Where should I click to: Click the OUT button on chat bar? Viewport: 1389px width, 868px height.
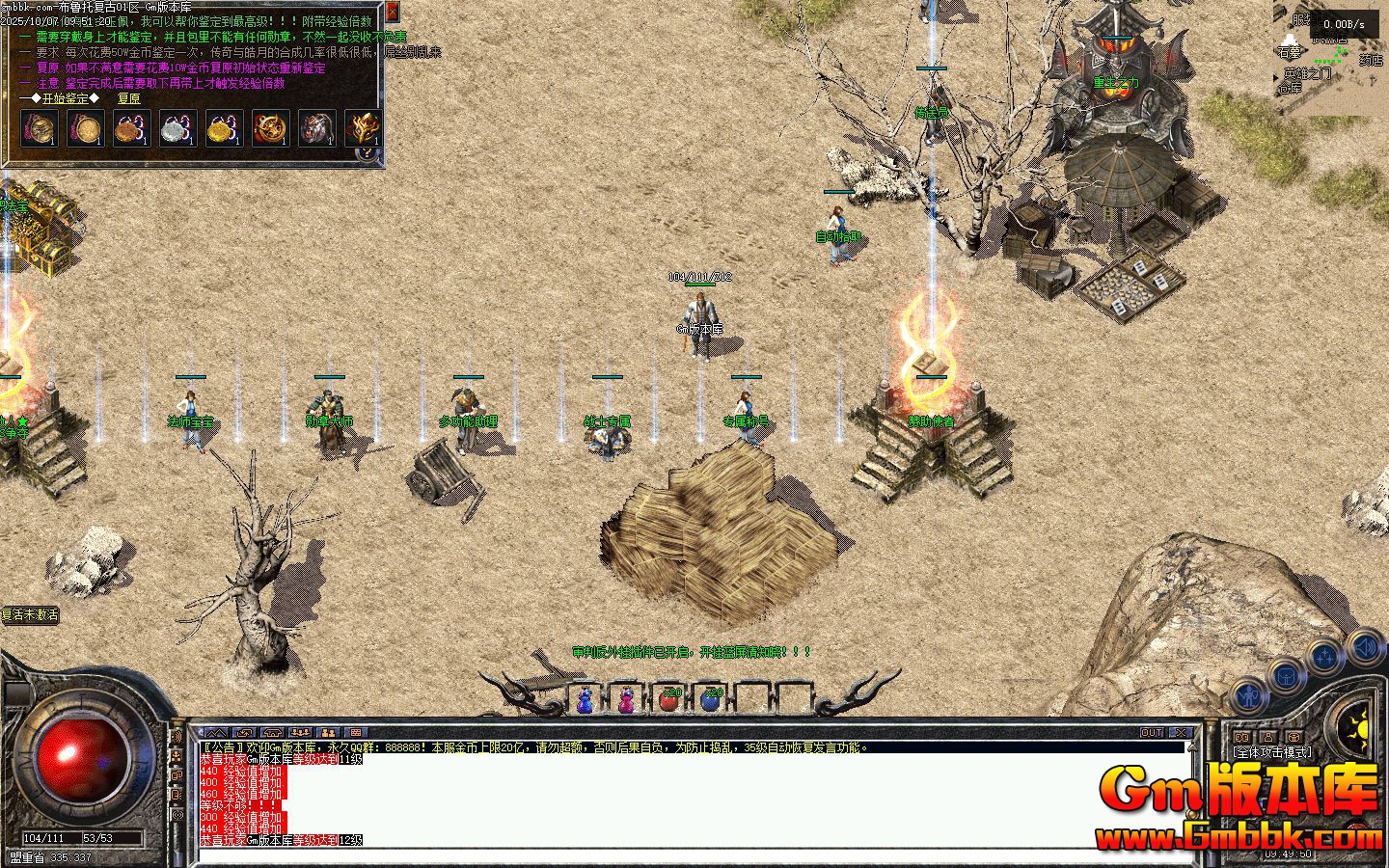(1152, 733)
